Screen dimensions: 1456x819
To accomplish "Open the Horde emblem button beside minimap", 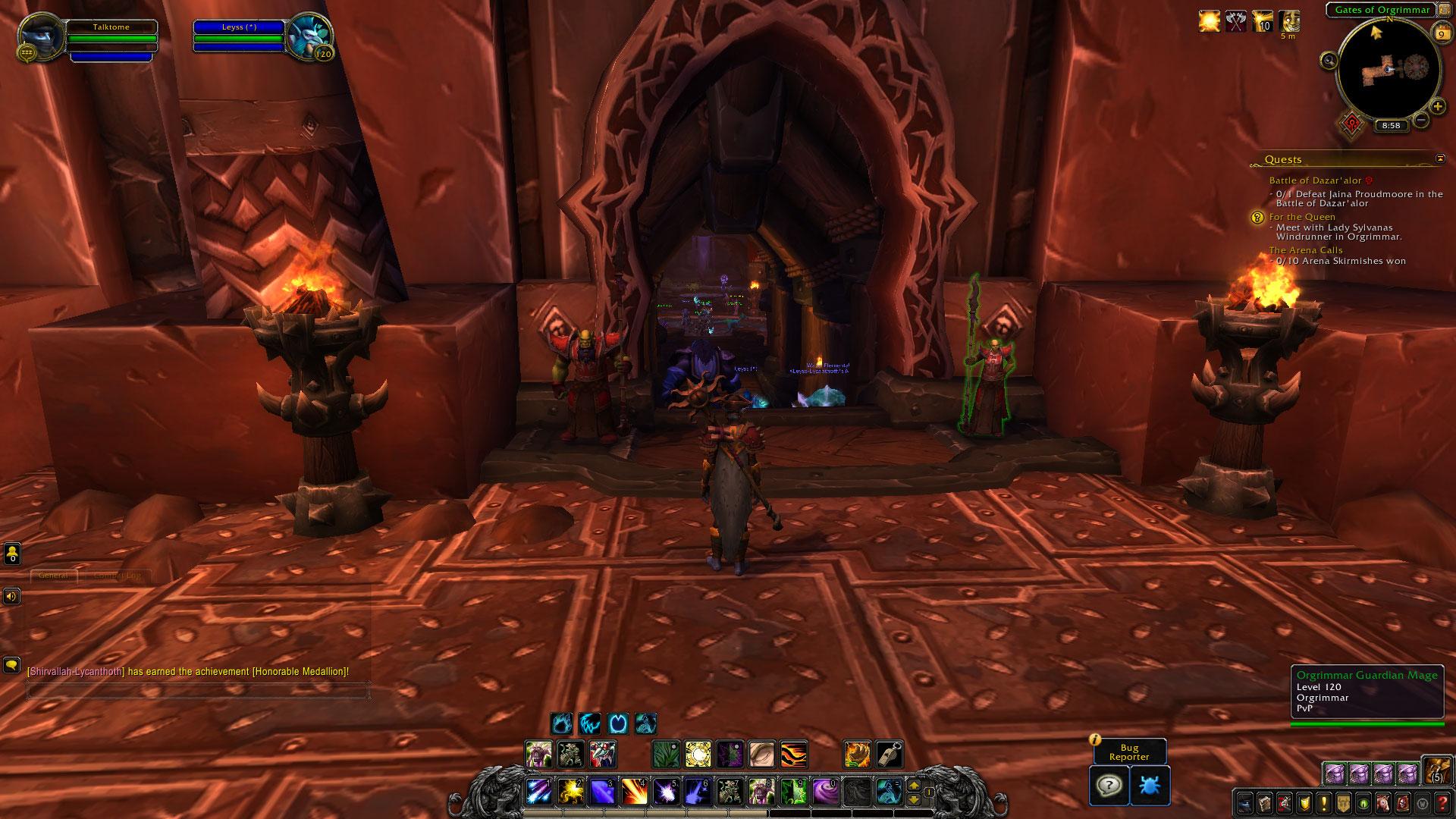I will (x=1351, y=124).
